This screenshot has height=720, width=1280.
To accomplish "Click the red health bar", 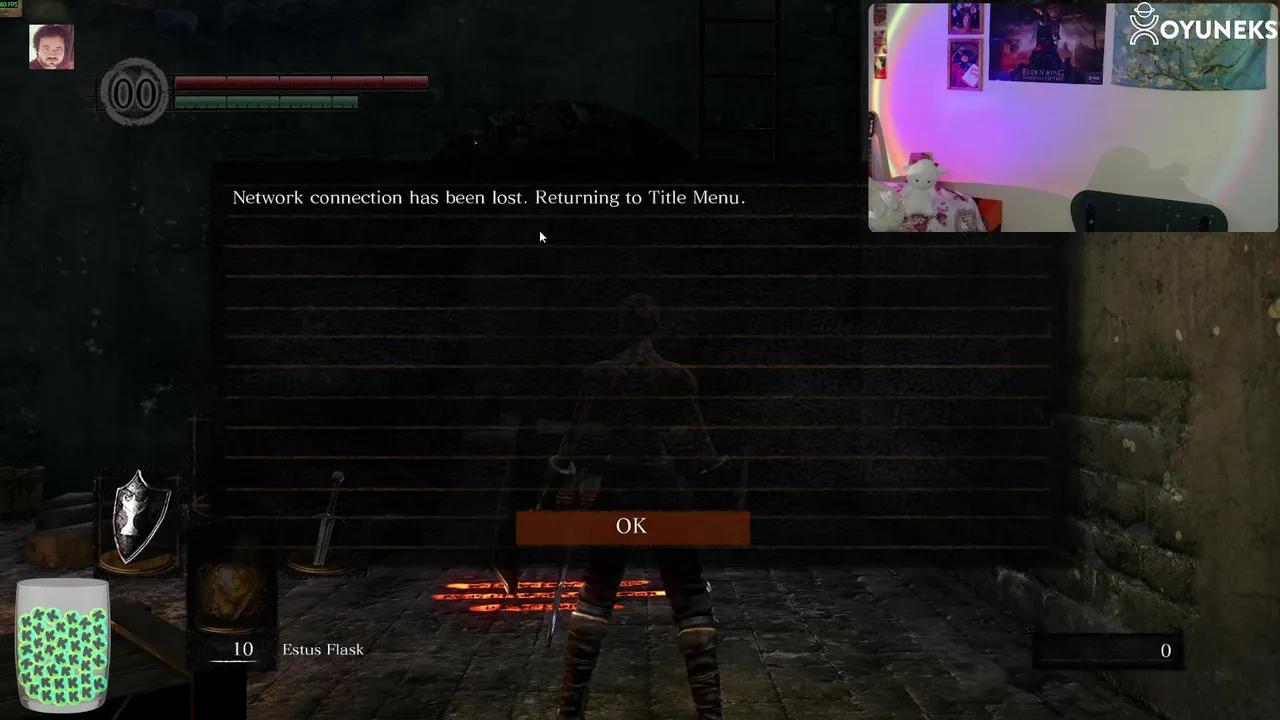I will coord(300,83).
